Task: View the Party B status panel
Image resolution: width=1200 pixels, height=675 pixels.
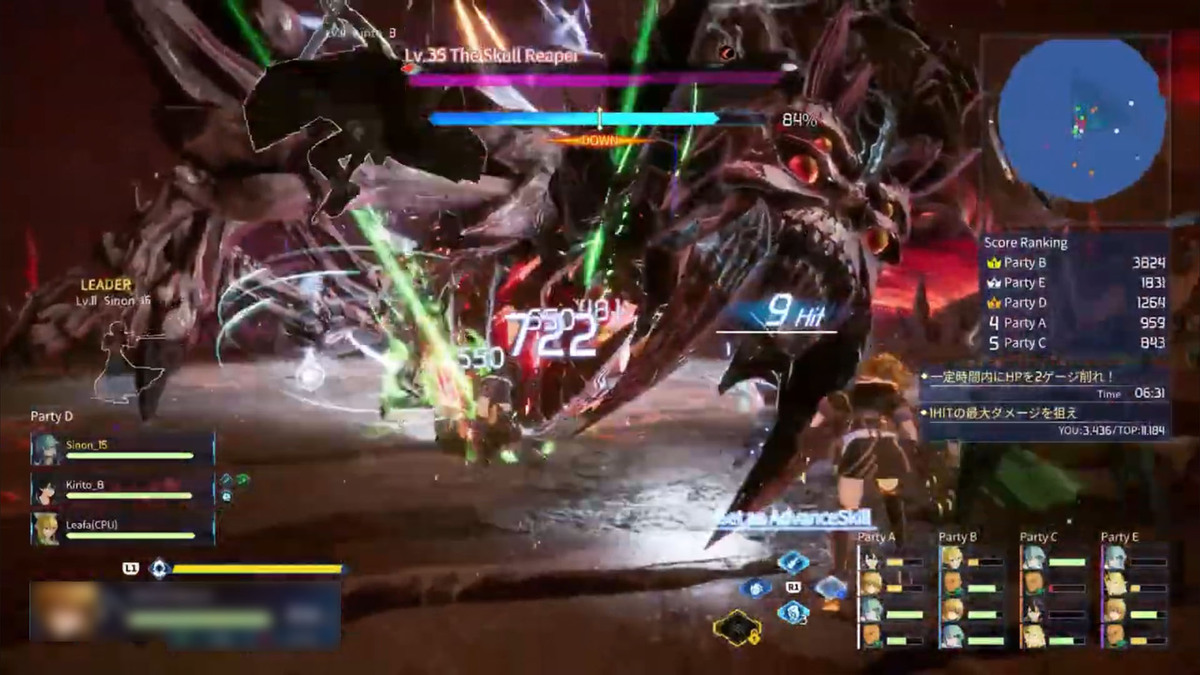Action: coord(971,592)
